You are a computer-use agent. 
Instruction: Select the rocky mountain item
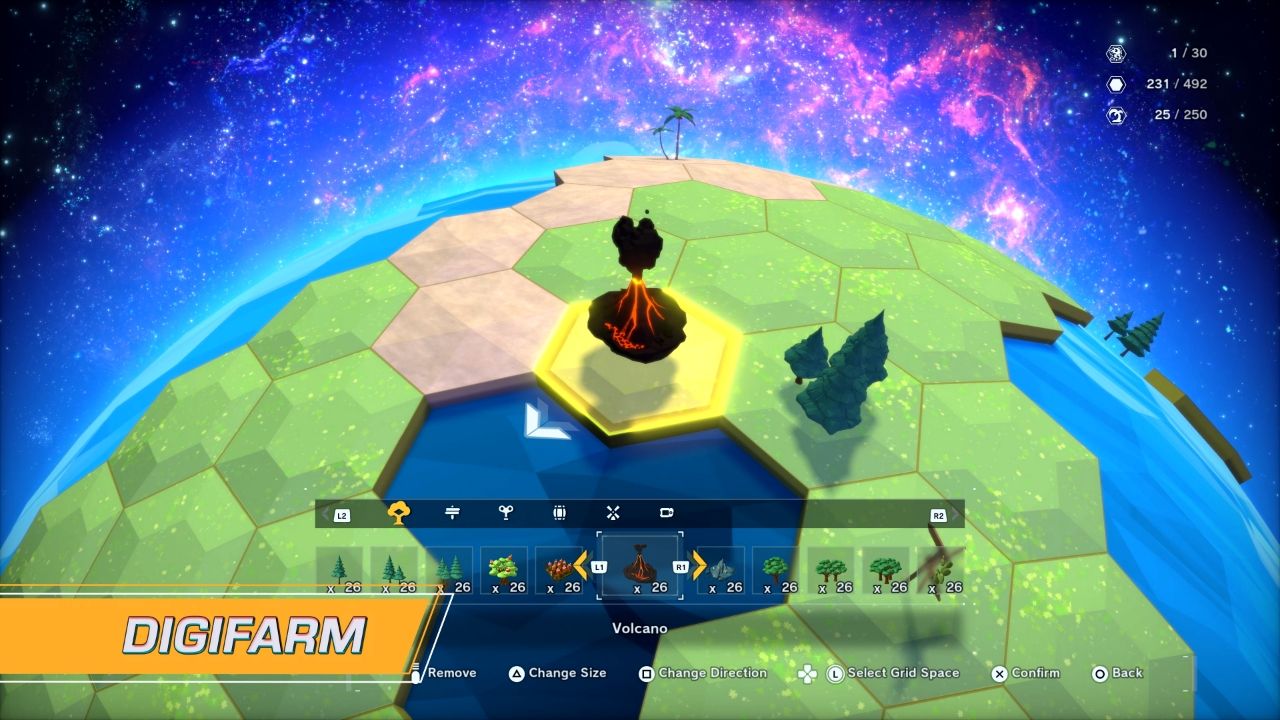722,566
